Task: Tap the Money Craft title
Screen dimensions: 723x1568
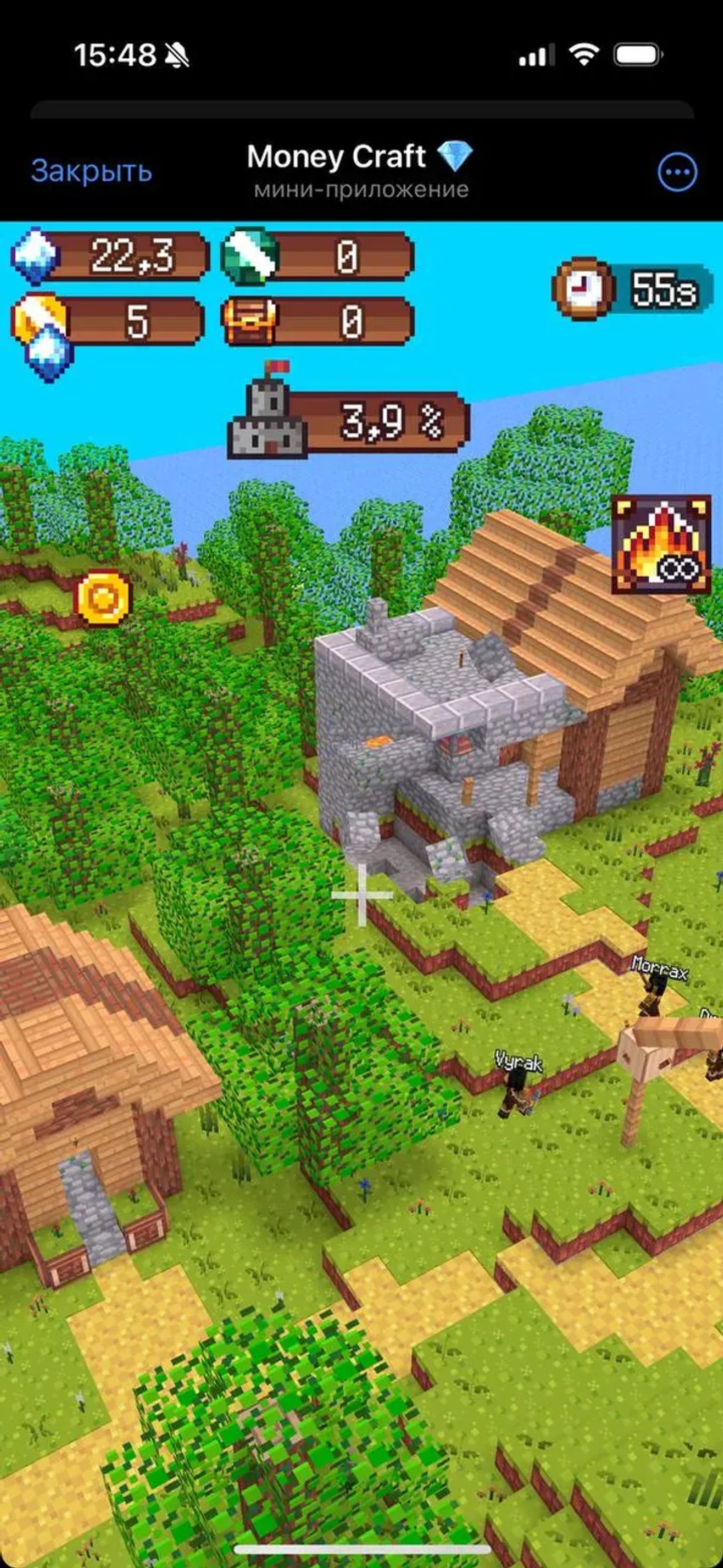Action: click(x=338, y=157)
